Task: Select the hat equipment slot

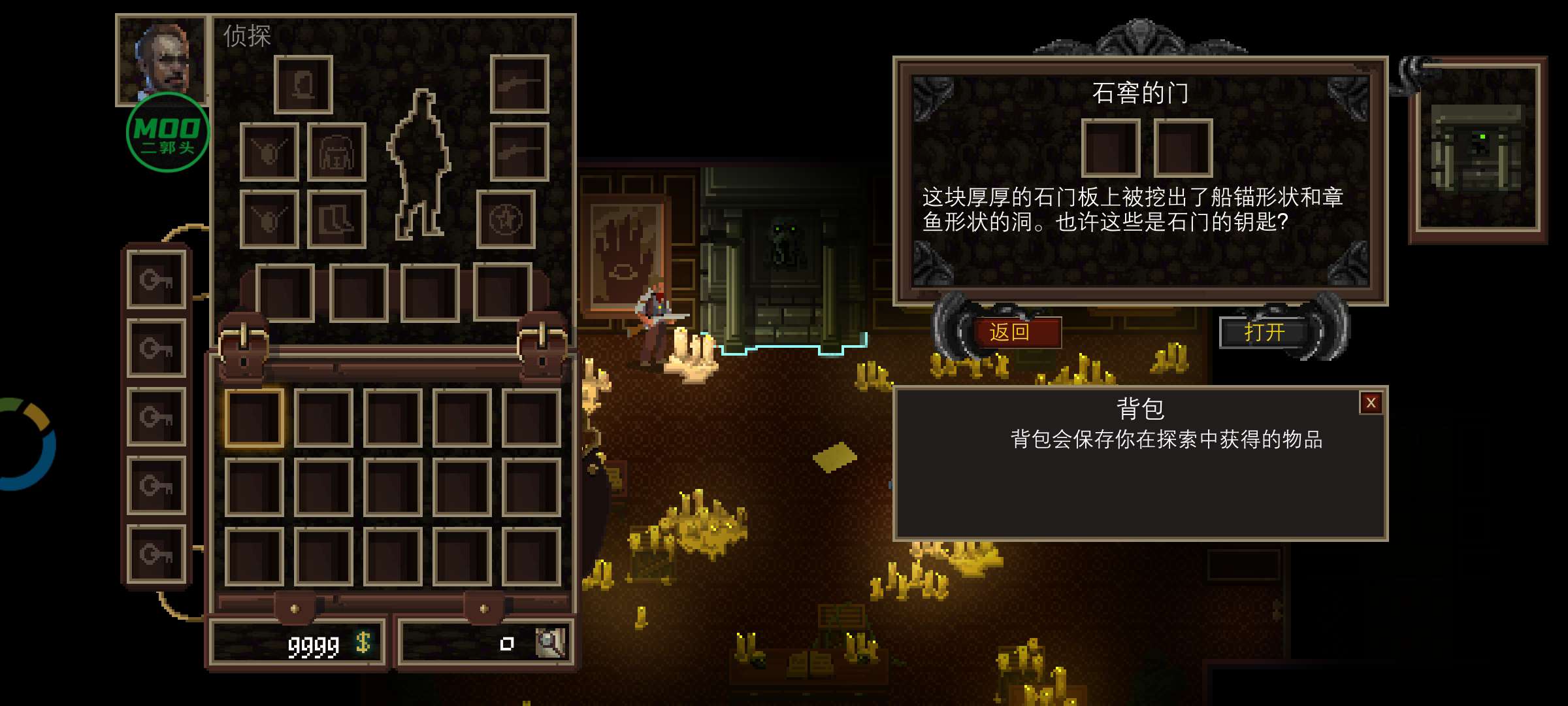Action: coord(303,84)
